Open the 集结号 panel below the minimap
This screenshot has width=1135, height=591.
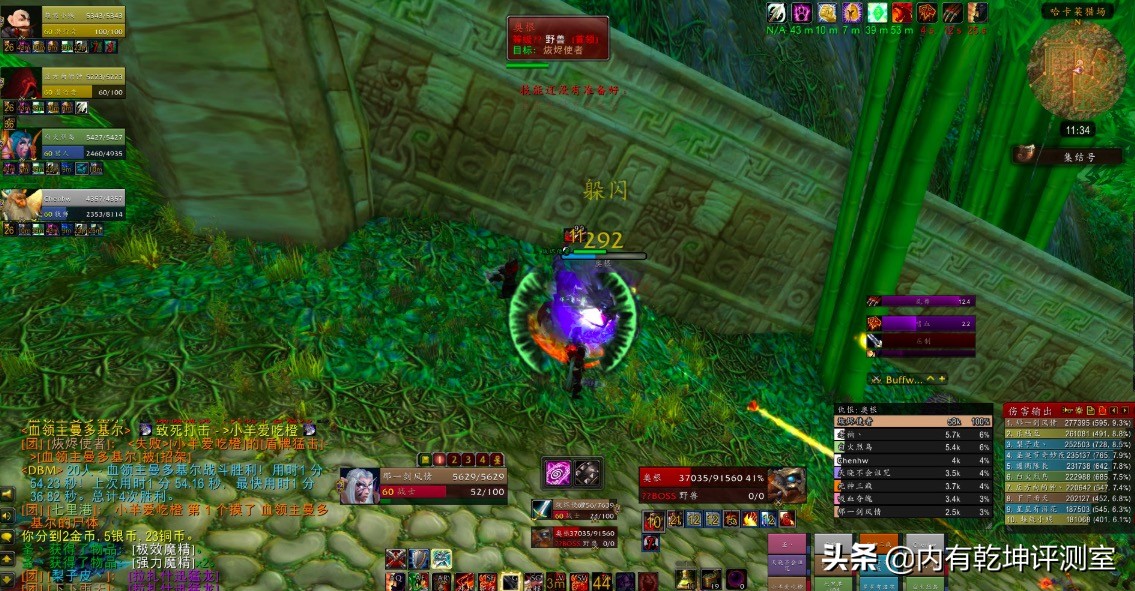point(1071,155)
